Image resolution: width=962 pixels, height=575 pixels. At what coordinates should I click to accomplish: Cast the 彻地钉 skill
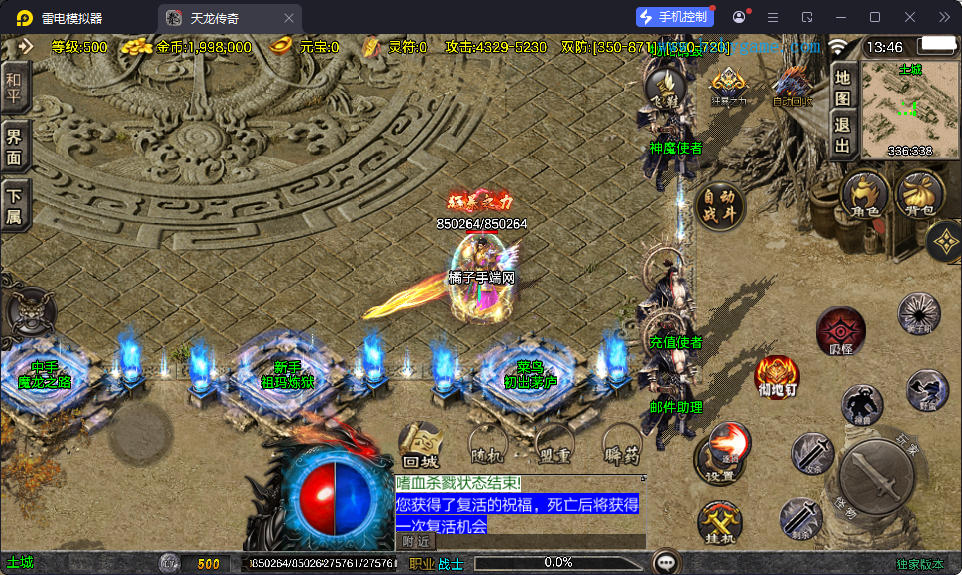(x=776, y=375)
